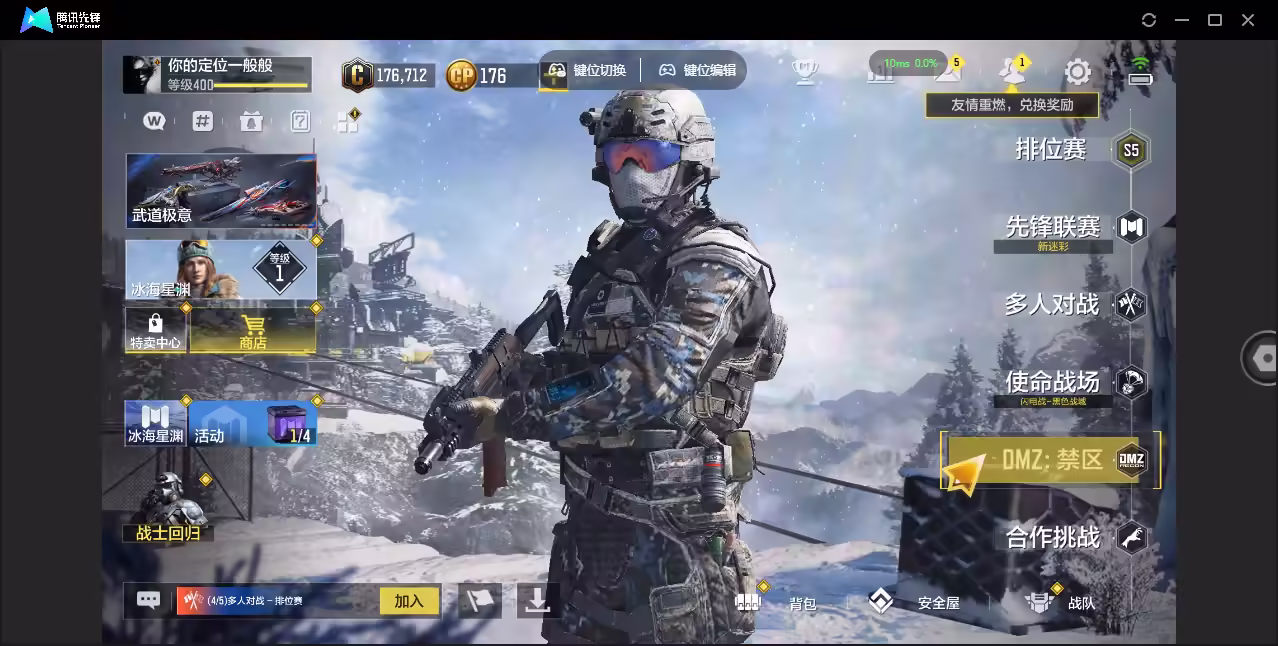View the 武道极意 weapon banner
This screenshot has width=1278, height=646.
pyautogui.click(x=221, y=190)
